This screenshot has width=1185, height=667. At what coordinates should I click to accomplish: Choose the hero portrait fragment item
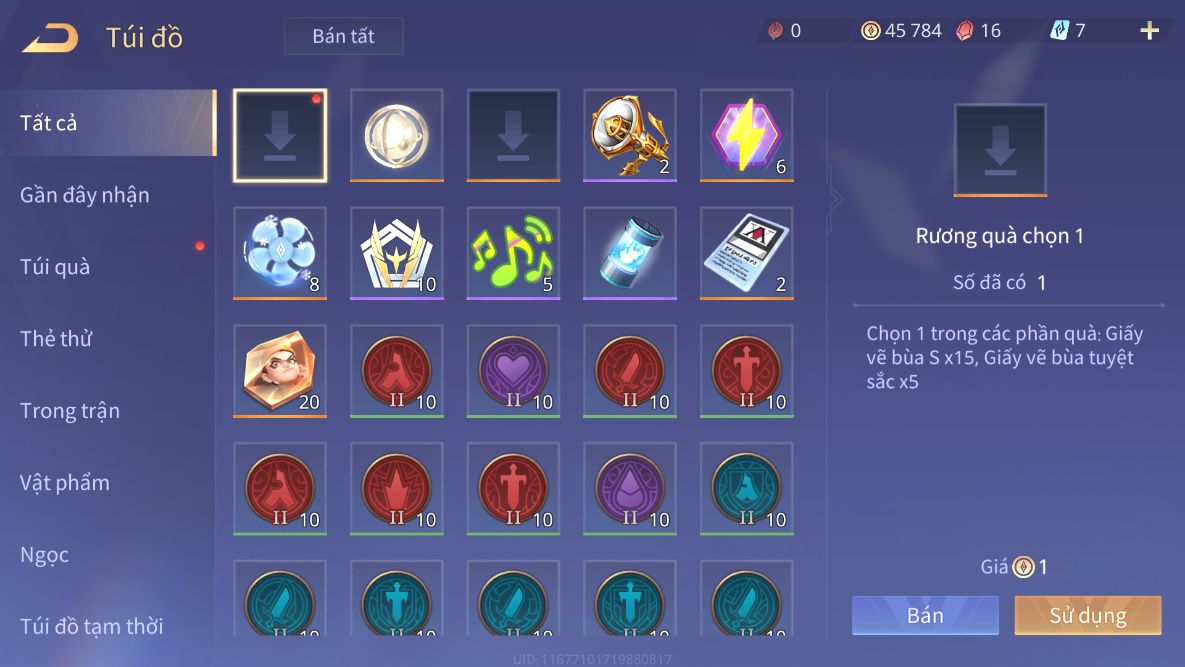[280, 371]
